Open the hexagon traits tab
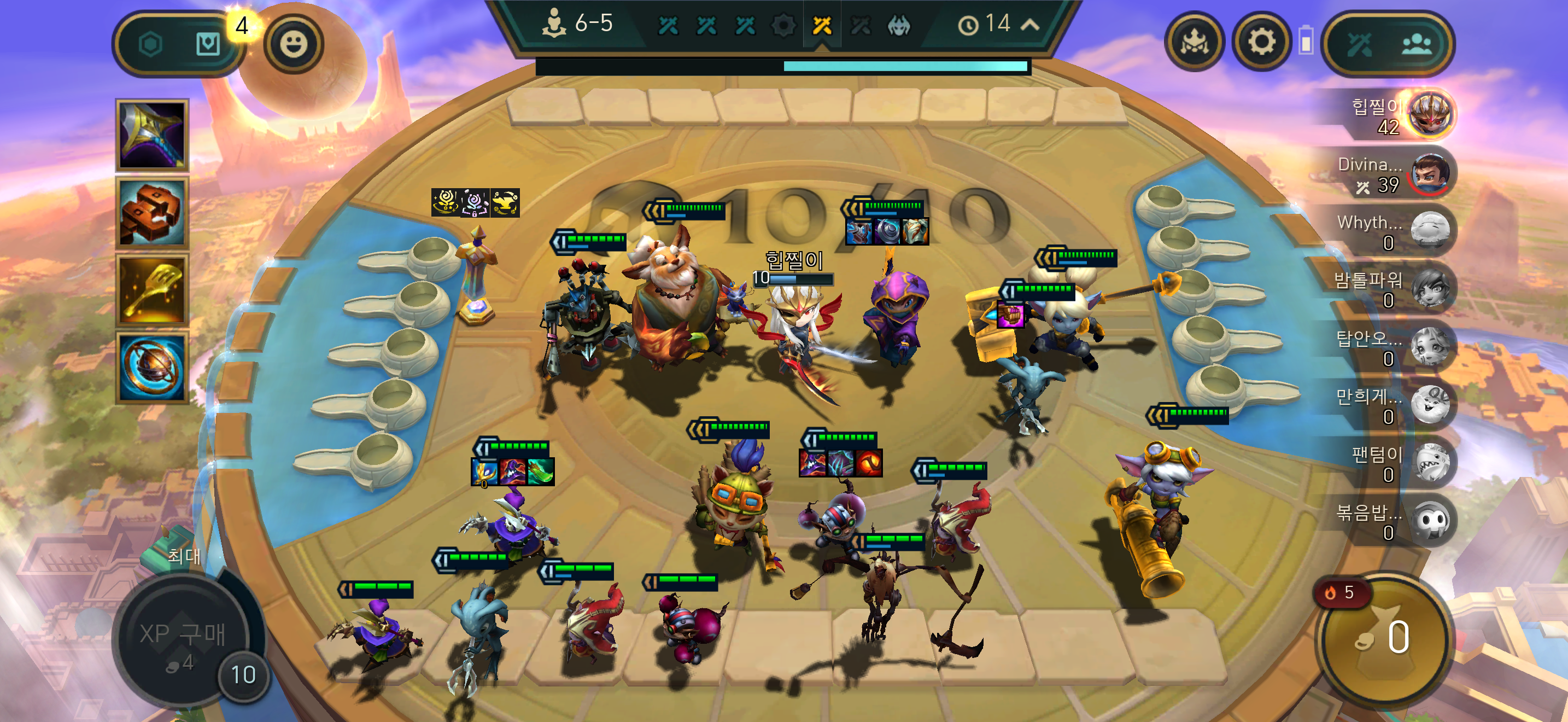The width and height of the screenshot is (1568, 722). [150, 44]
